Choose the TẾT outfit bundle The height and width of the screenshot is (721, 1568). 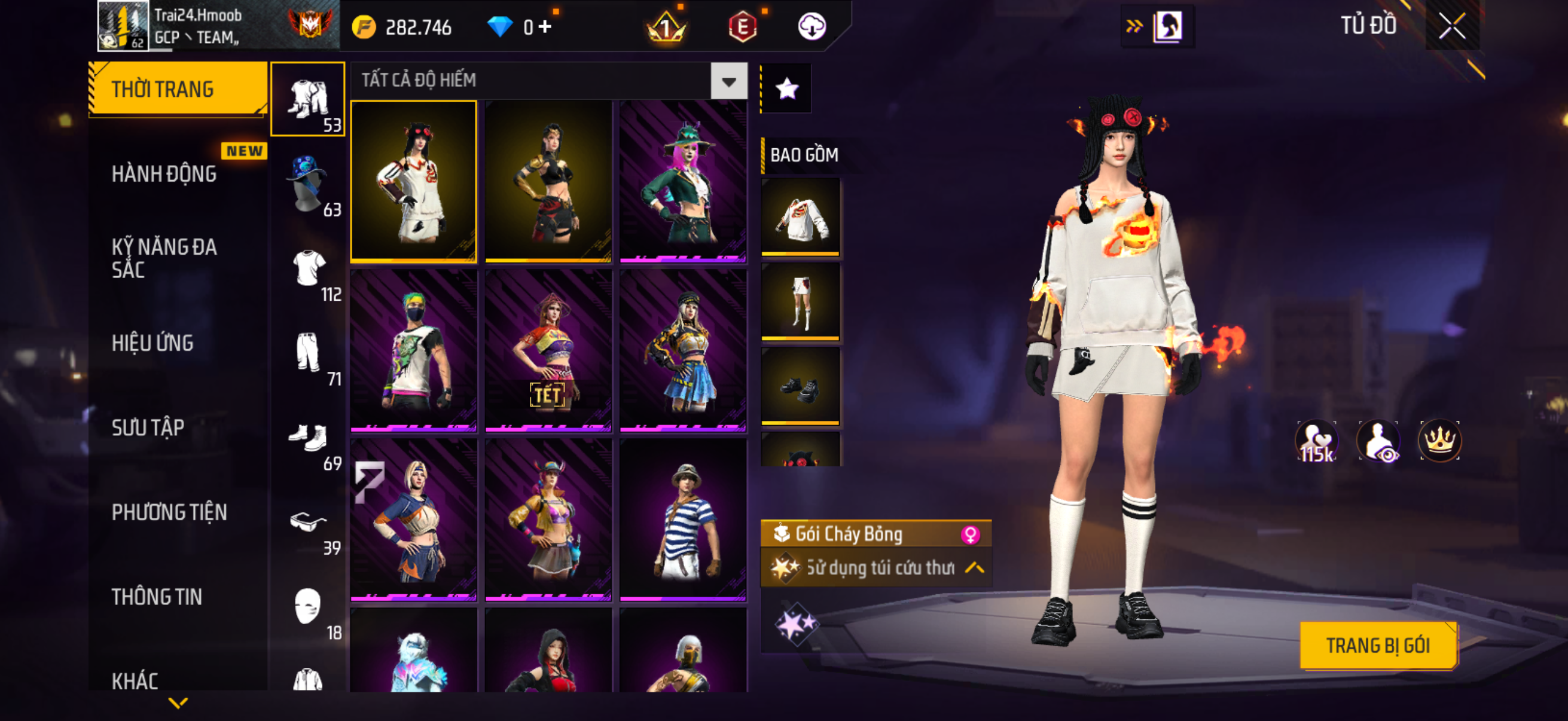548,350
